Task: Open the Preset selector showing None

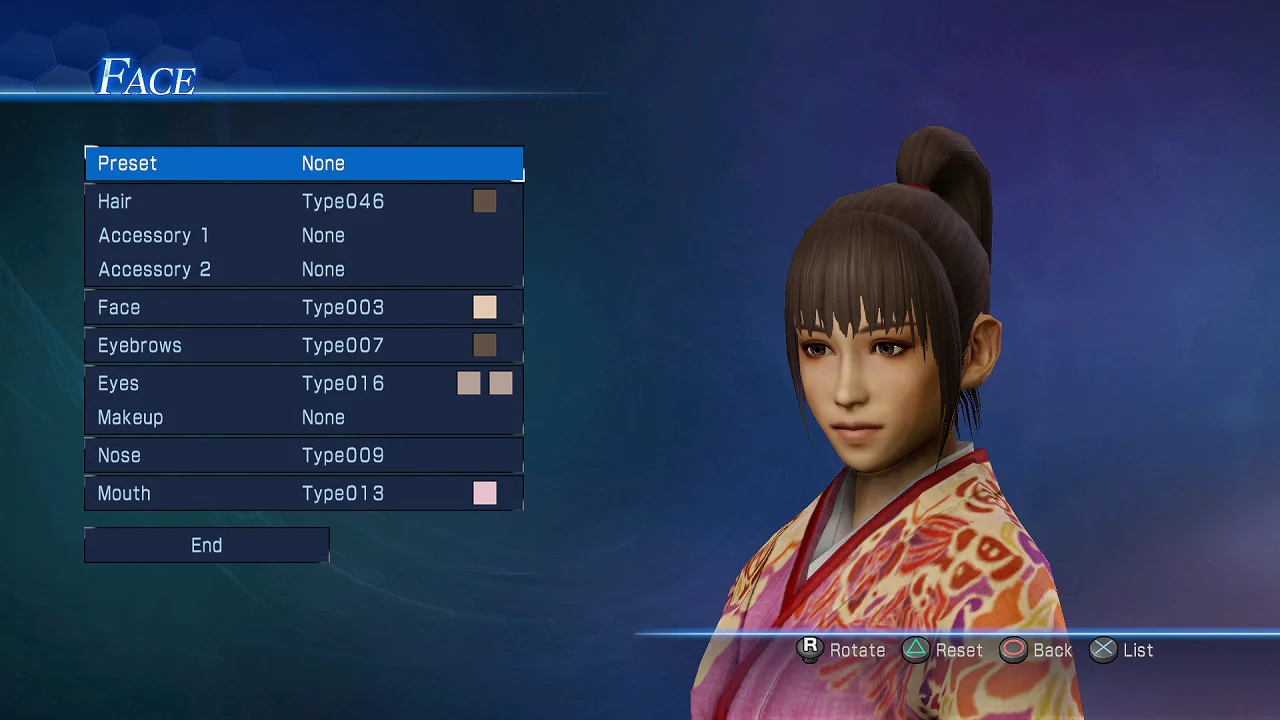Action: coord(304,163)
